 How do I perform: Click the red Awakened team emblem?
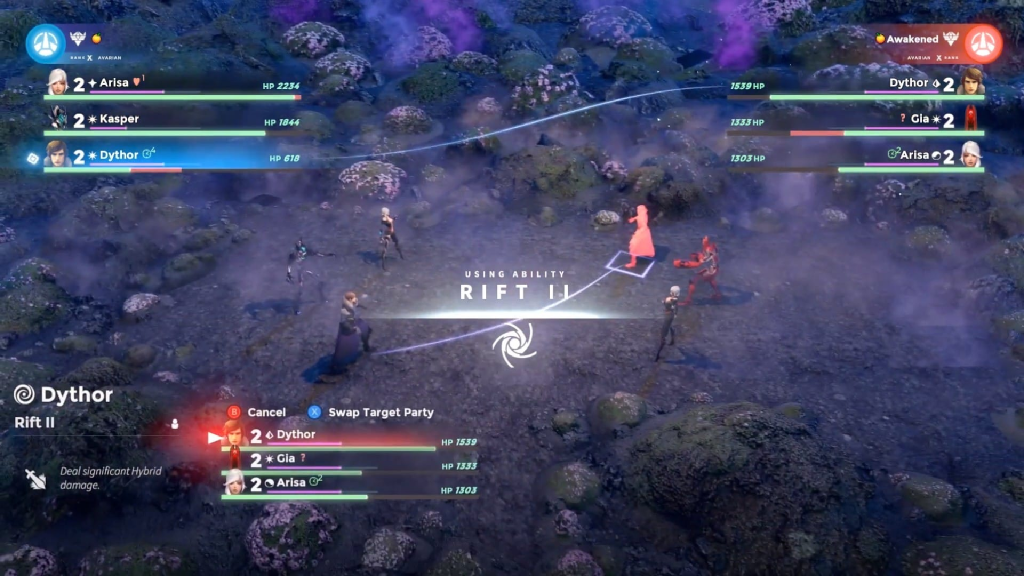pos(983,41)
